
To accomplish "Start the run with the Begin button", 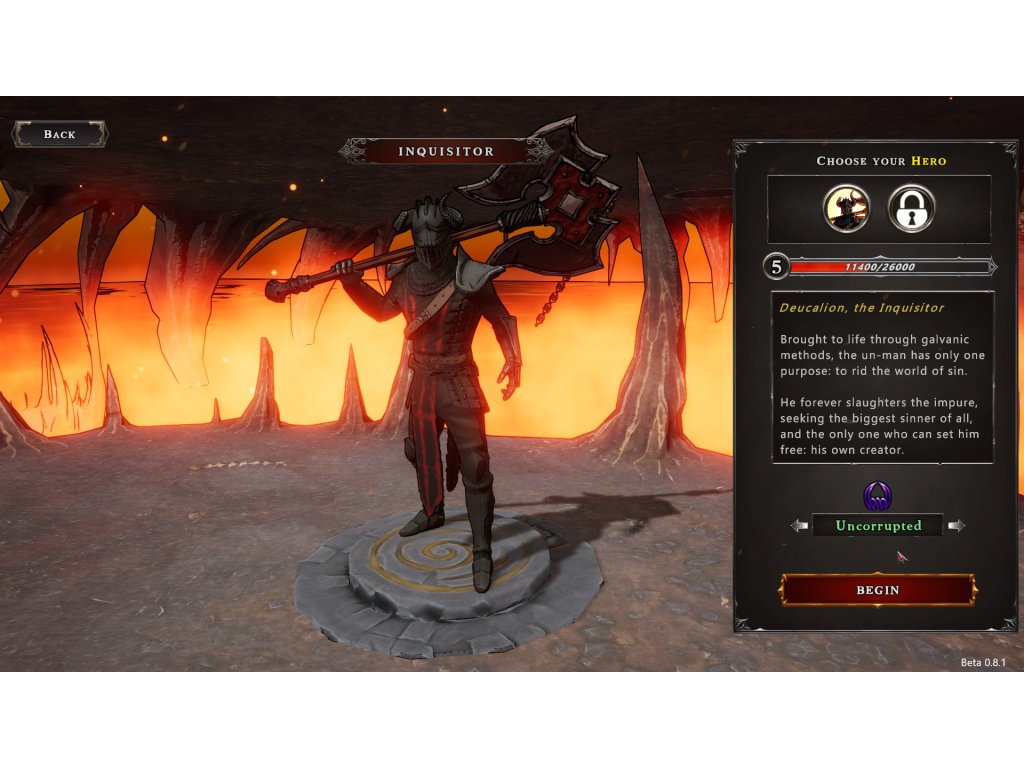I will pyautogui.click(x=878, y=590).
